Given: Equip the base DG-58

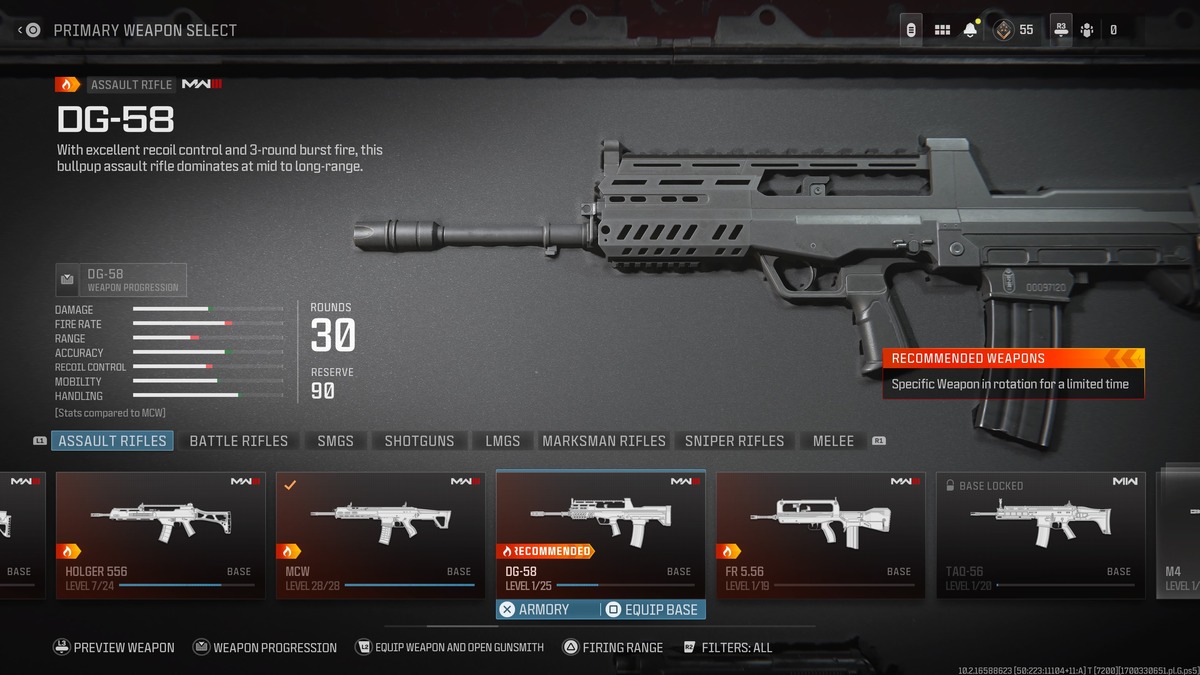Looking at the screenshot, I should 653,609.
